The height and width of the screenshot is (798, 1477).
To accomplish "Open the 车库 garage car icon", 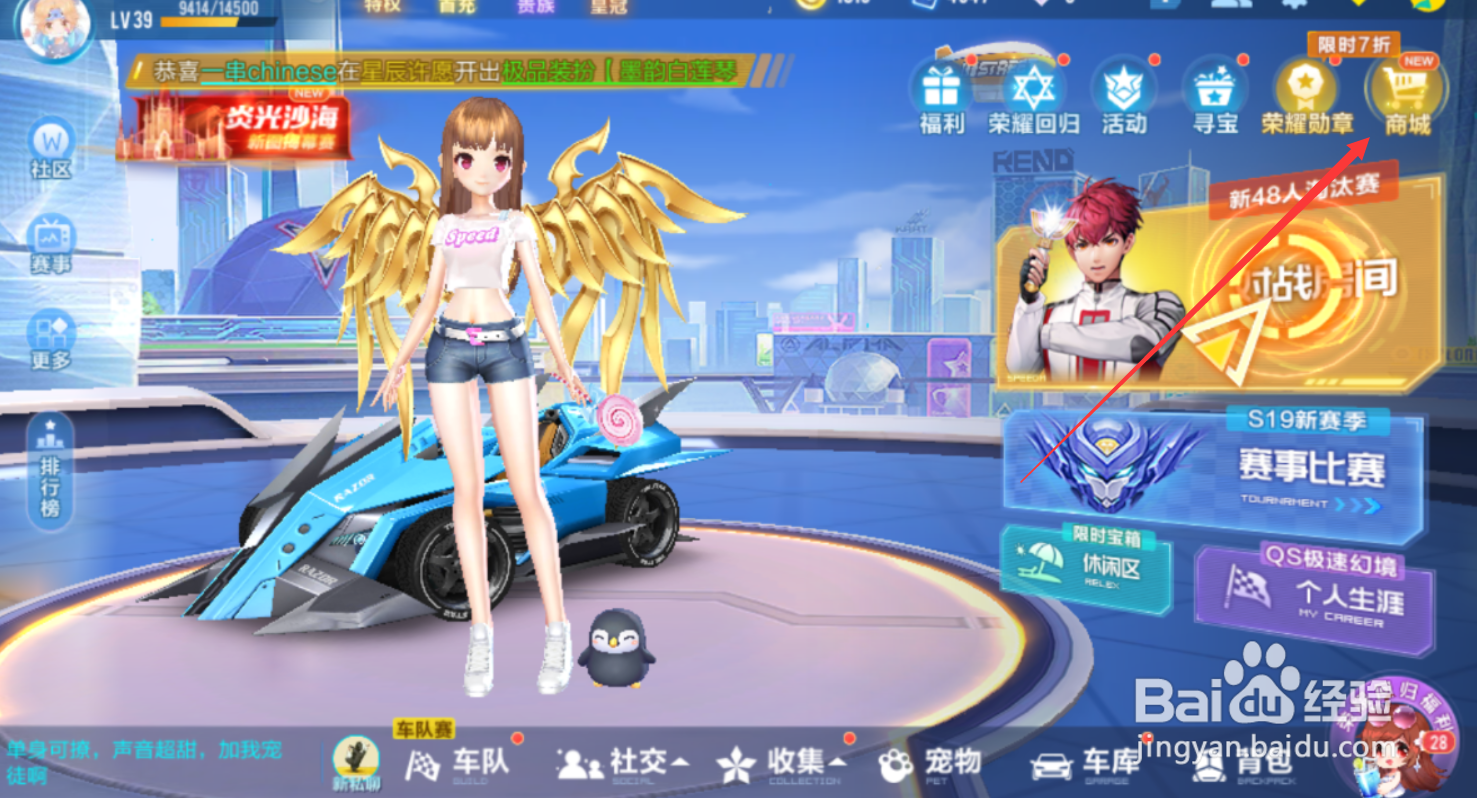I will 1080,765.
